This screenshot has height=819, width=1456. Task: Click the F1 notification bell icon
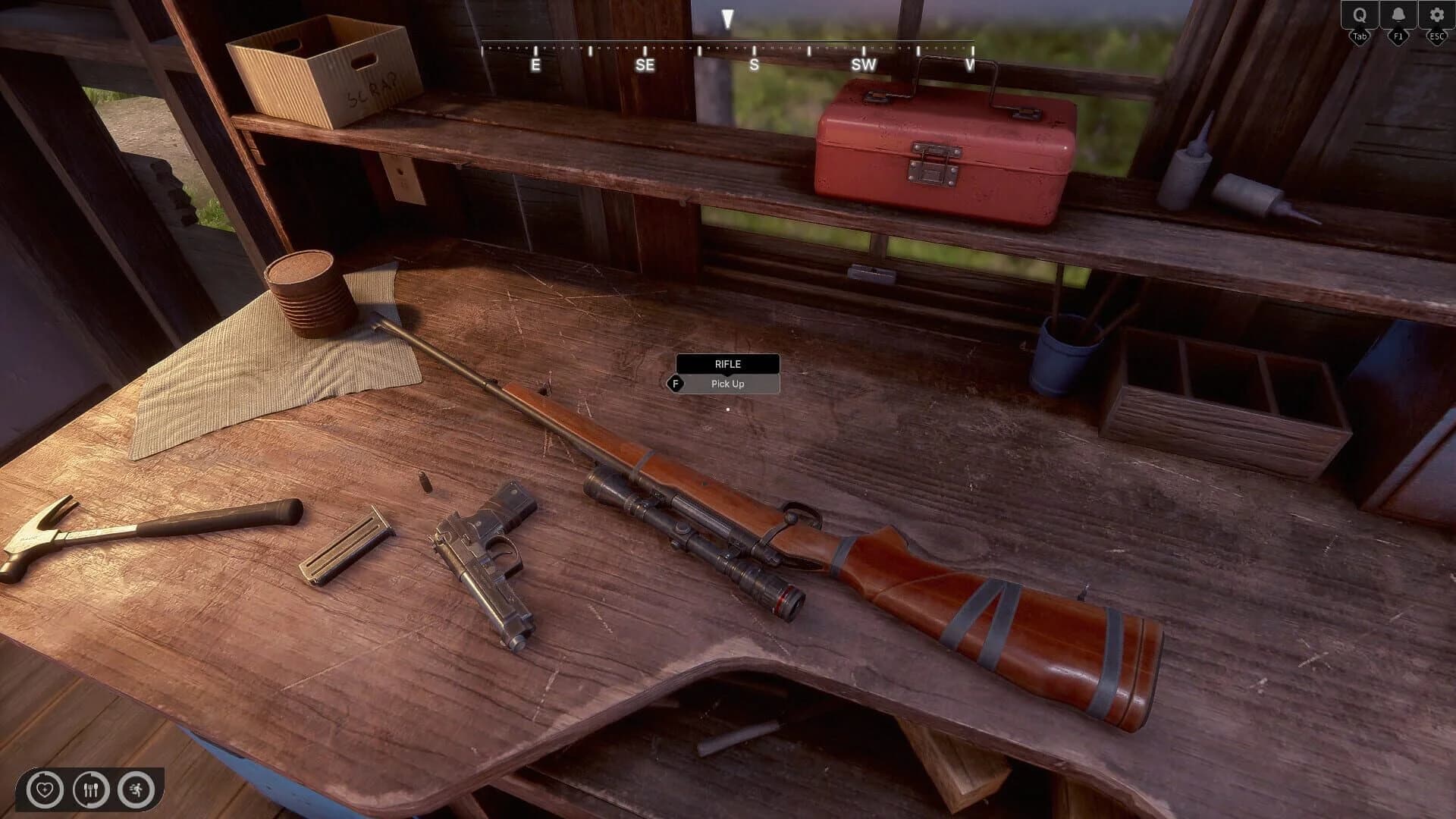pyautogui.click(x=1398, y=13)
